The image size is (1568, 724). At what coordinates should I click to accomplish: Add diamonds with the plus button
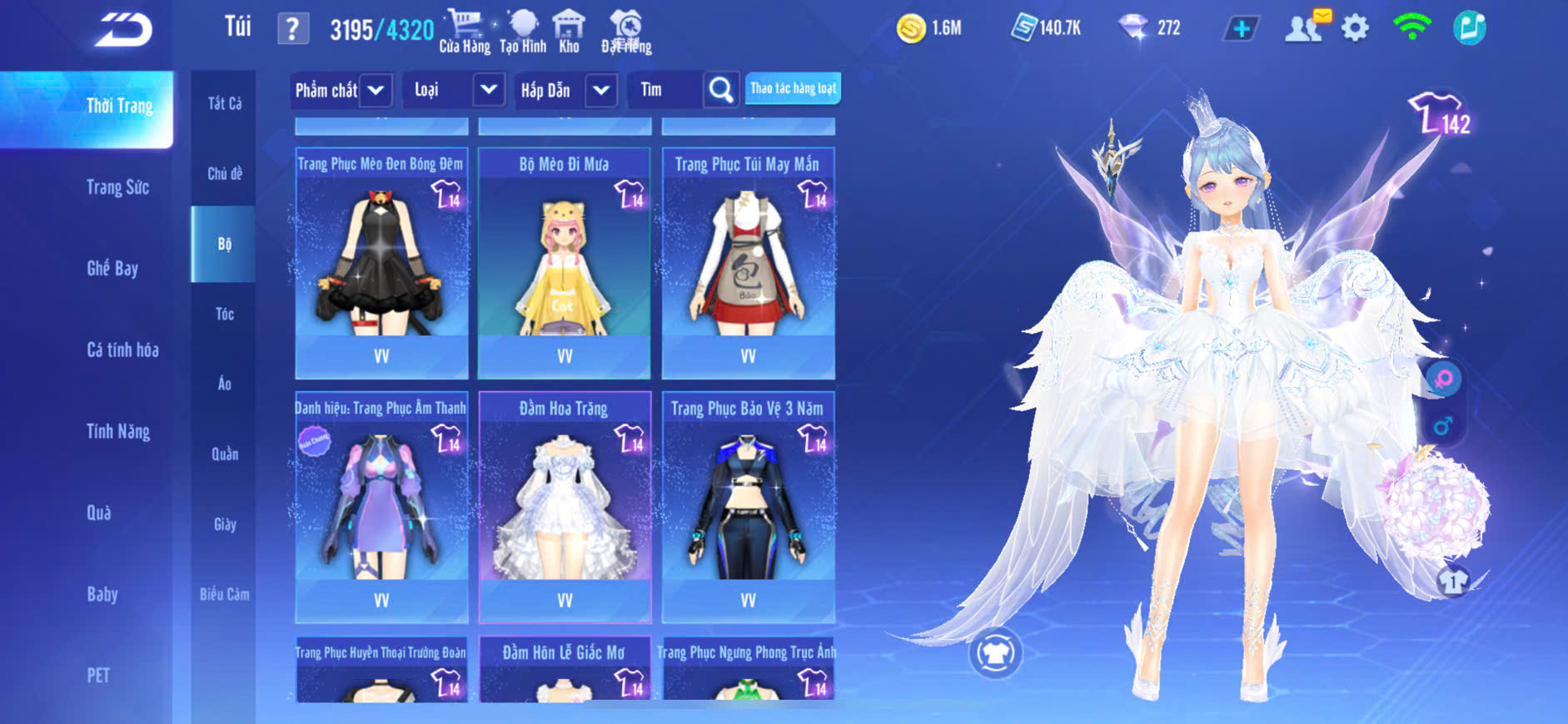click(x=1242, y=29)
